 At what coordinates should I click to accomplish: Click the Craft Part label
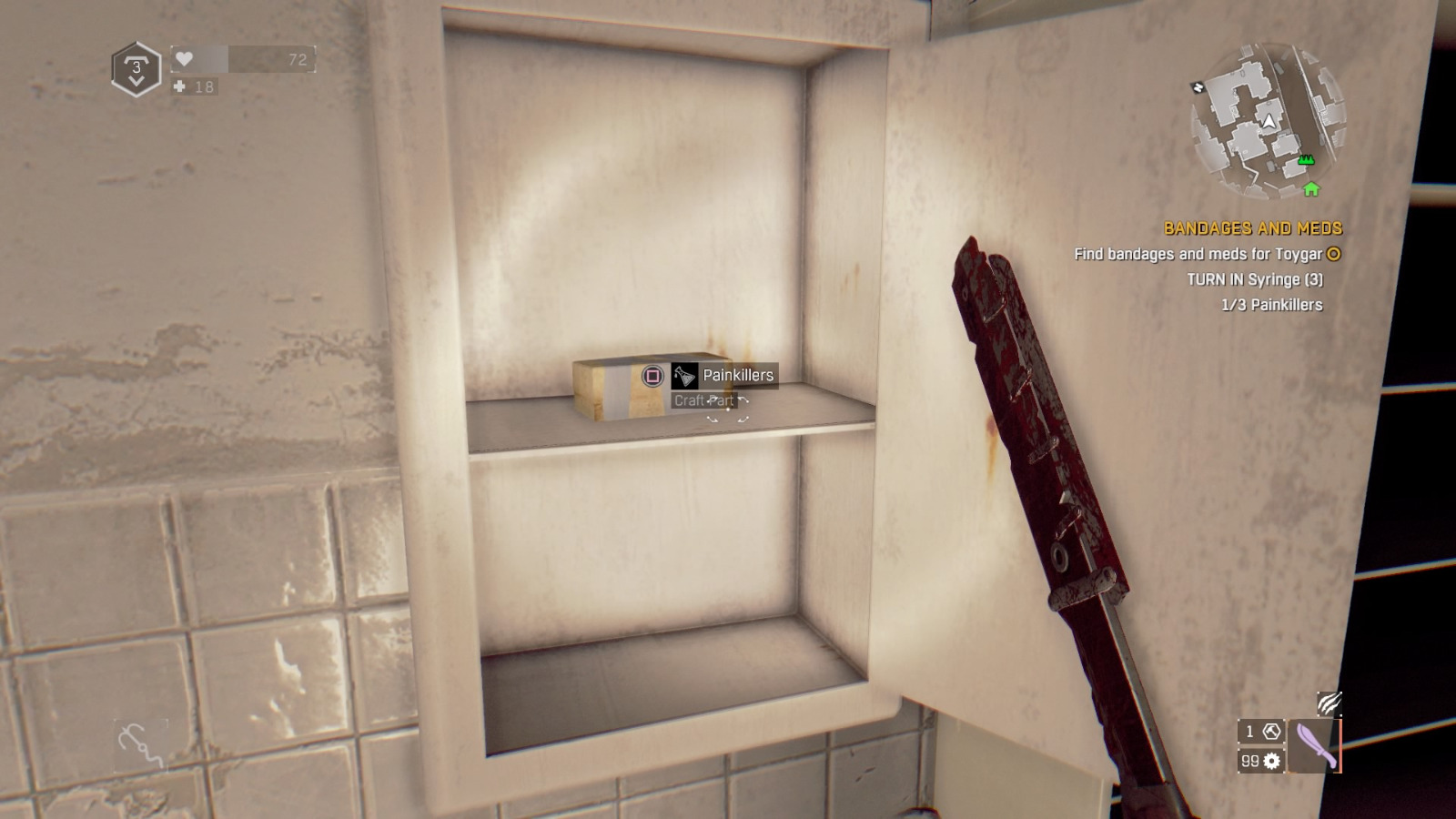coord(702,399)
